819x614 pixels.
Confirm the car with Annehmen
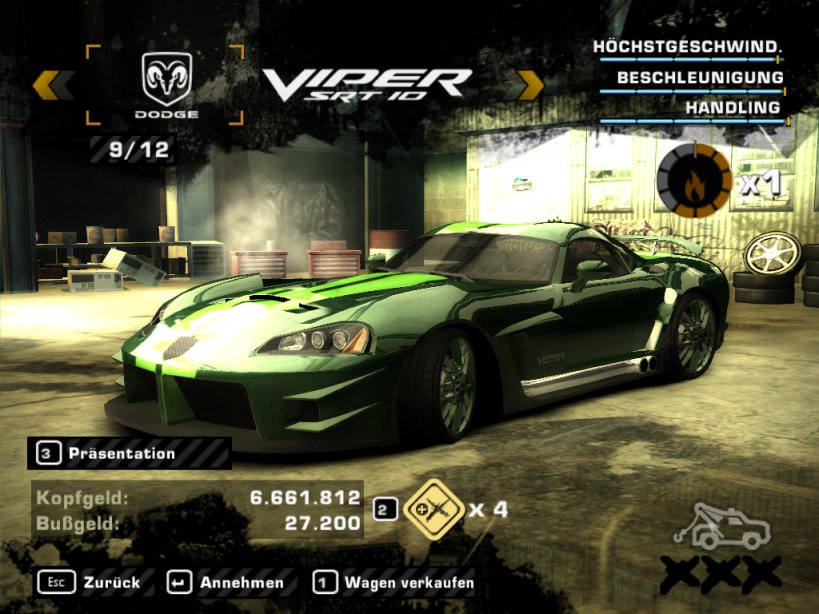(227, 582)
